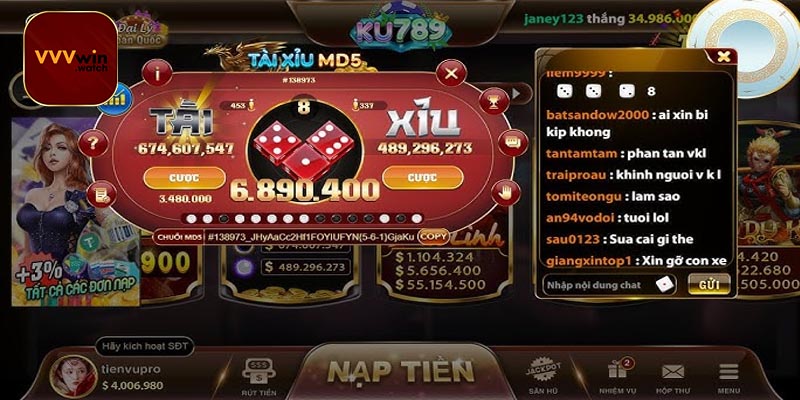Close the Tài Xỉu MD5 panel
Image resolution: width=800 pixels, height=400 pixels.
click(452, 73)
